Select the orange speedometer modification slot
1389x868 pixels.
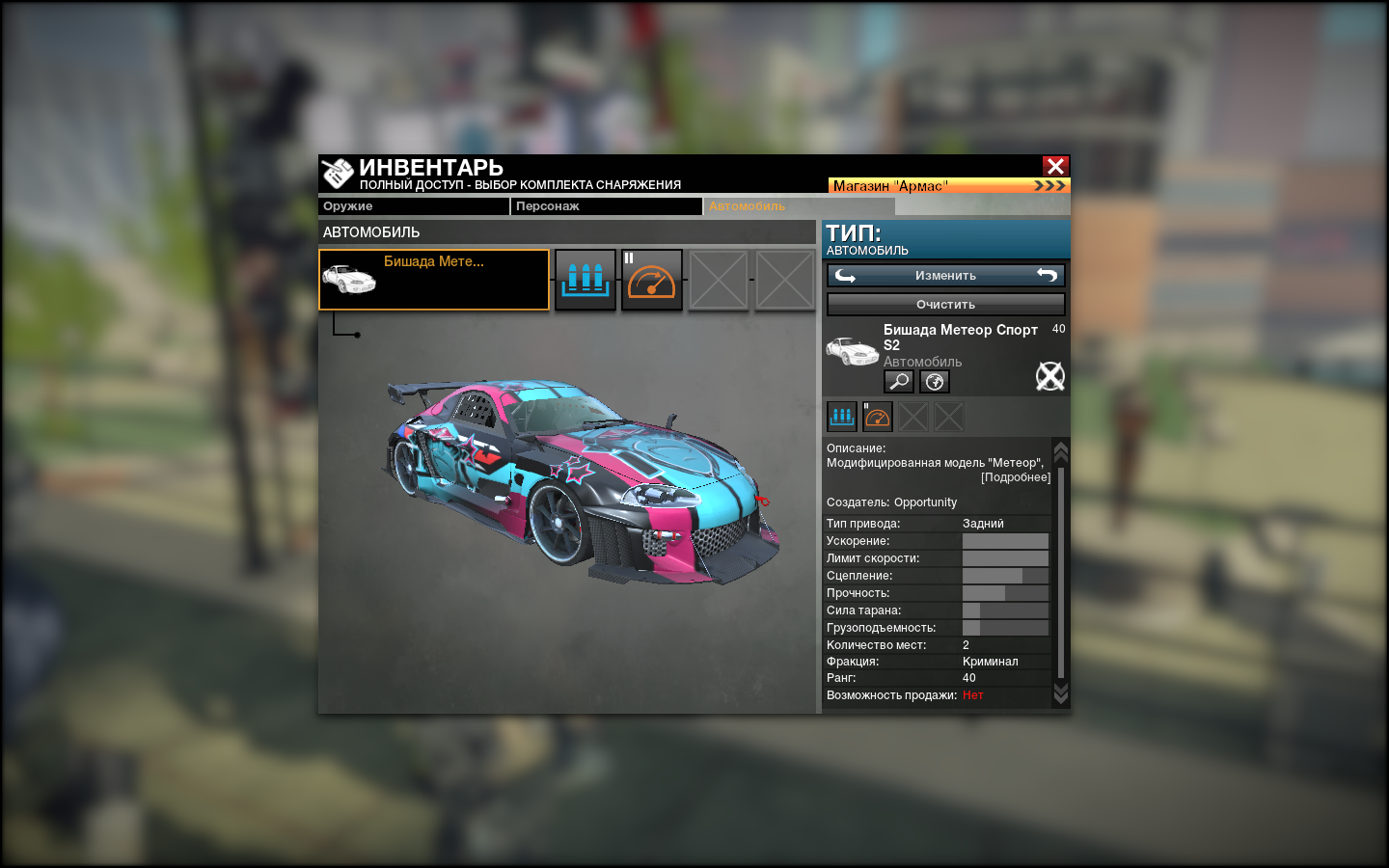652,280
